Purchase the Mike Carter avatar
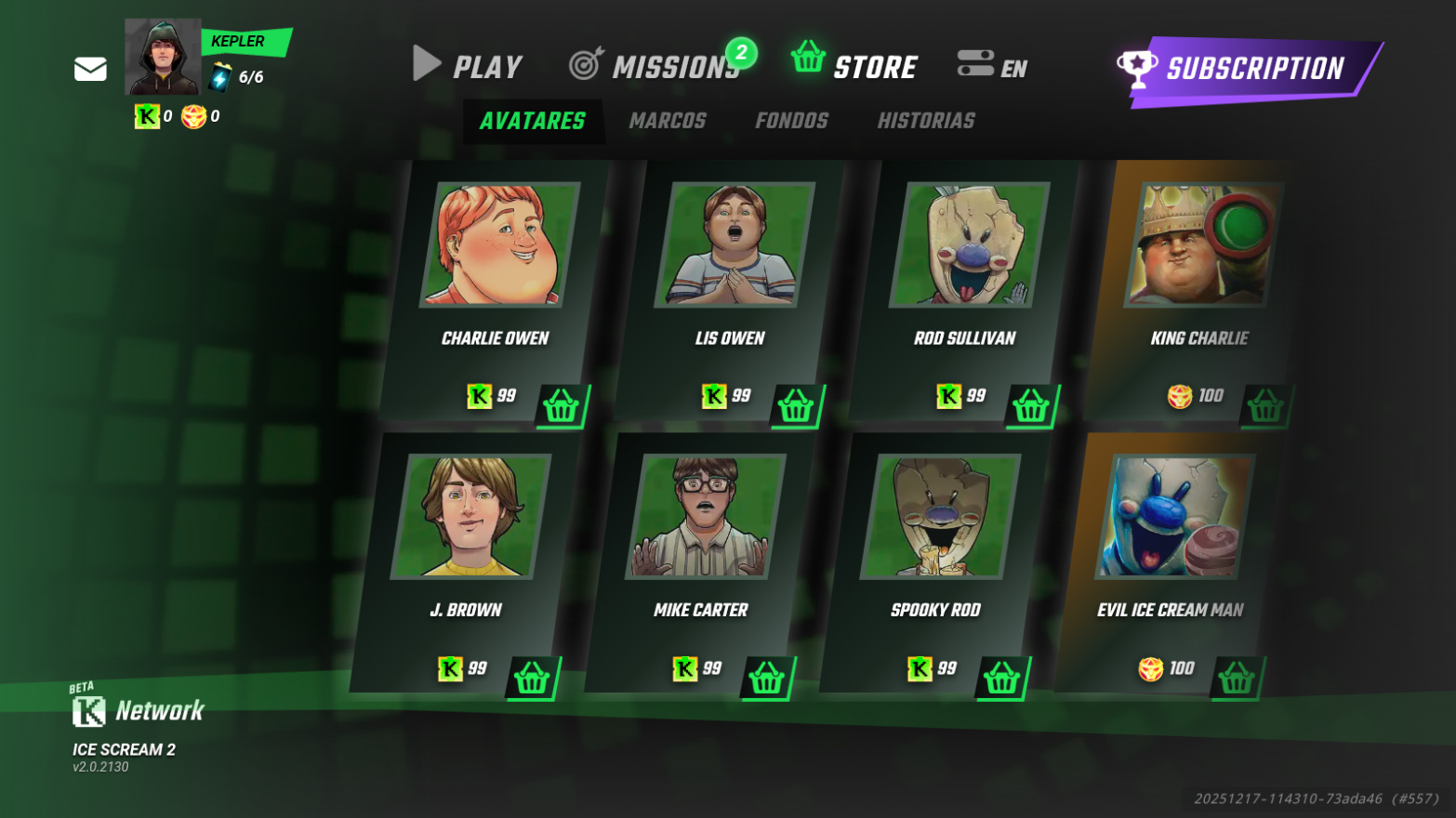This screenshot has height=818, width=1456. coord(766,679)
